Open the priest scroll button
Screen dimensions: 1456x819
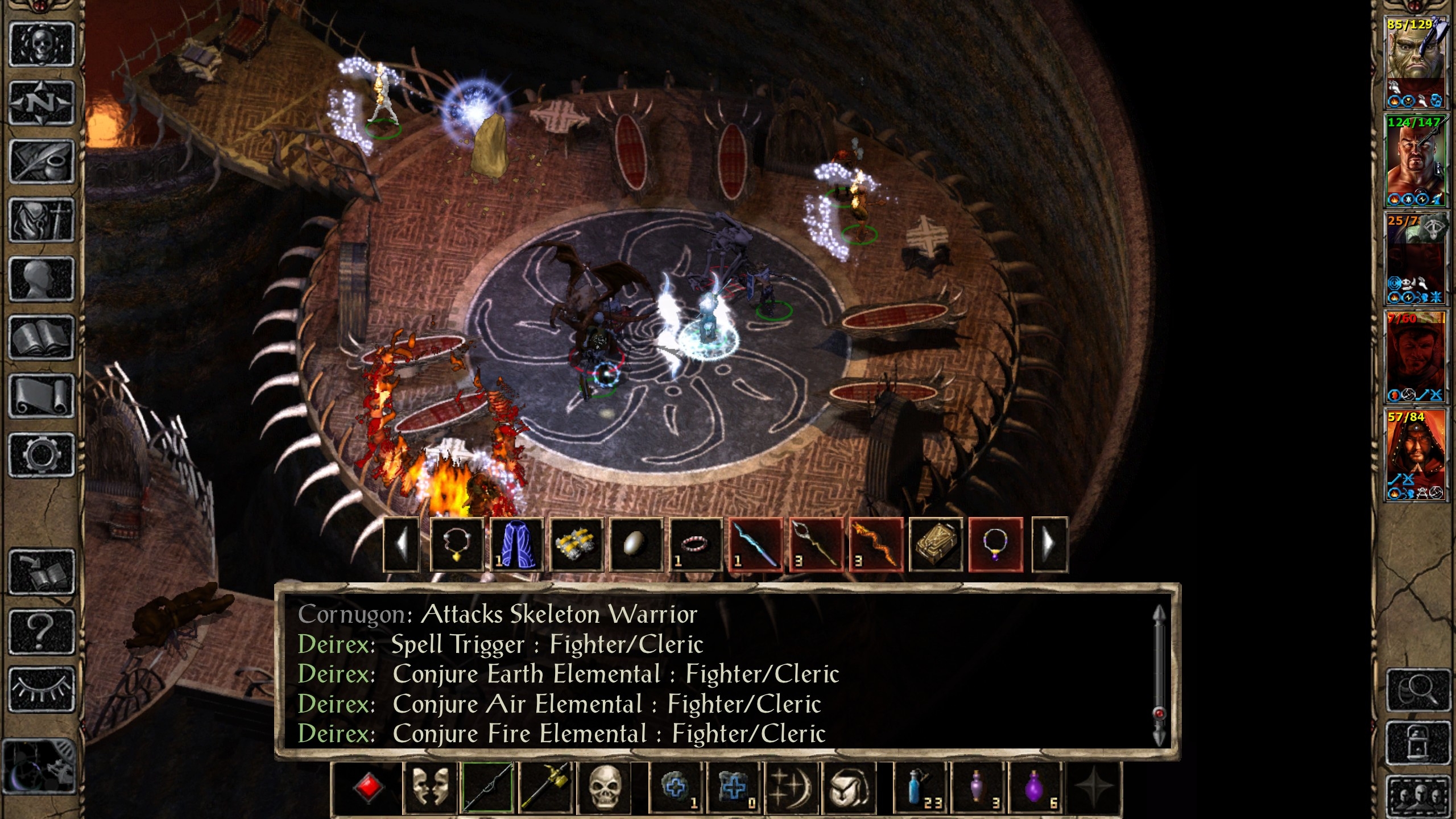pyautogui.click(x=42, y=396)
